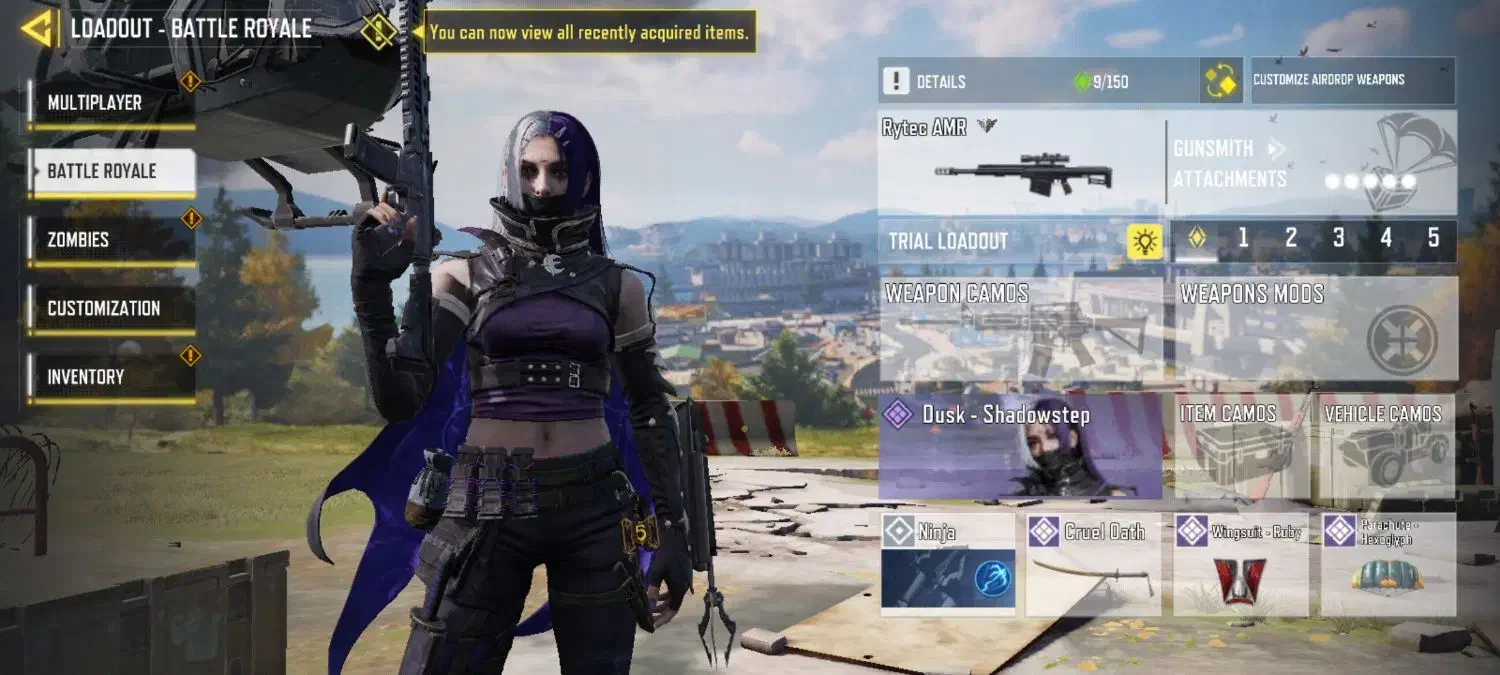
Task: Select the Wingsuit - Ruby slot
Action: 1241,564
